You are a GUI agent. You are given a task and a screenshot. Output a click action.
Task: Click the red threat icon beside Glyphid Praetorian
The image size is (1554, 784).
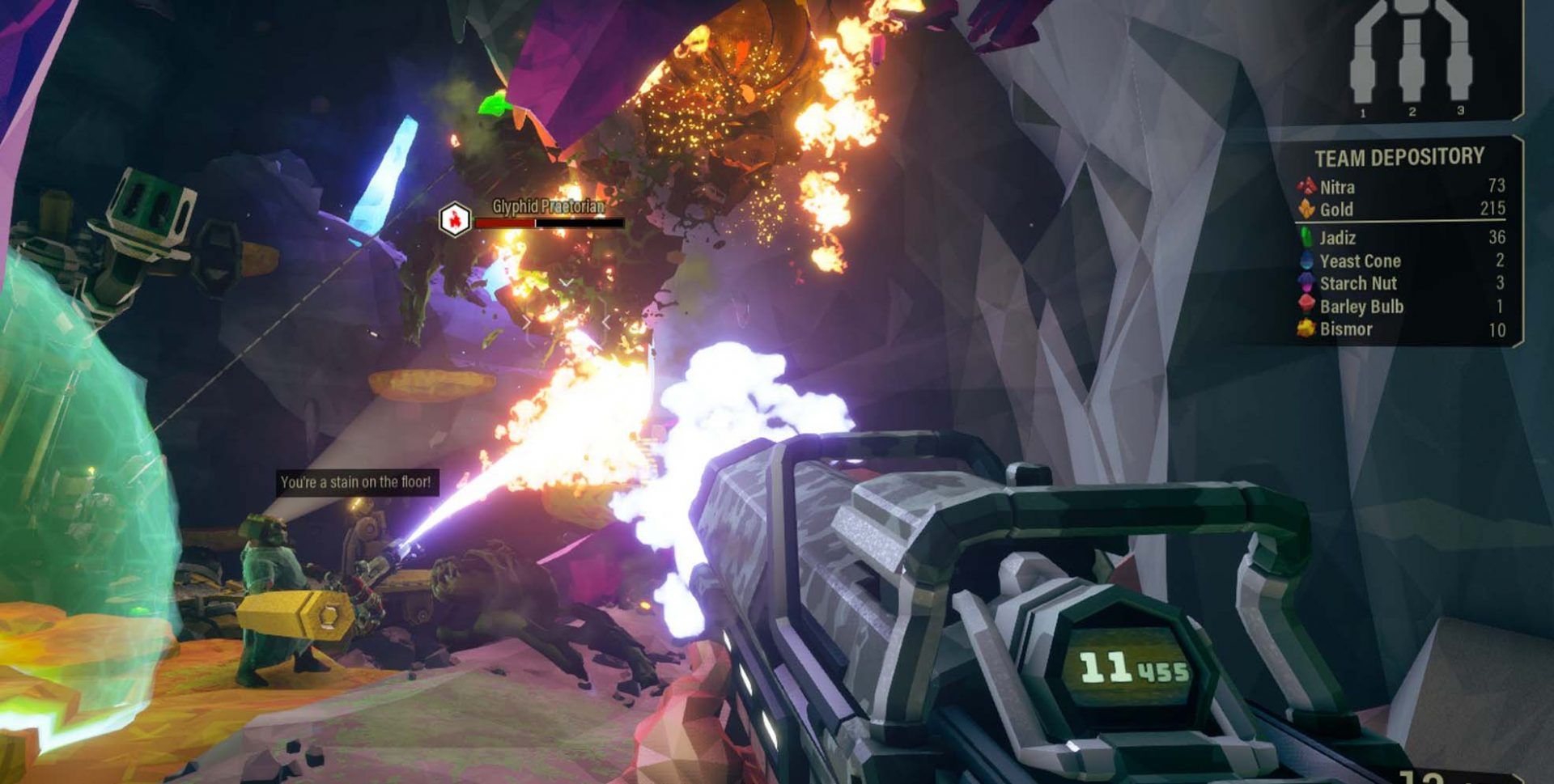point(456,218)
